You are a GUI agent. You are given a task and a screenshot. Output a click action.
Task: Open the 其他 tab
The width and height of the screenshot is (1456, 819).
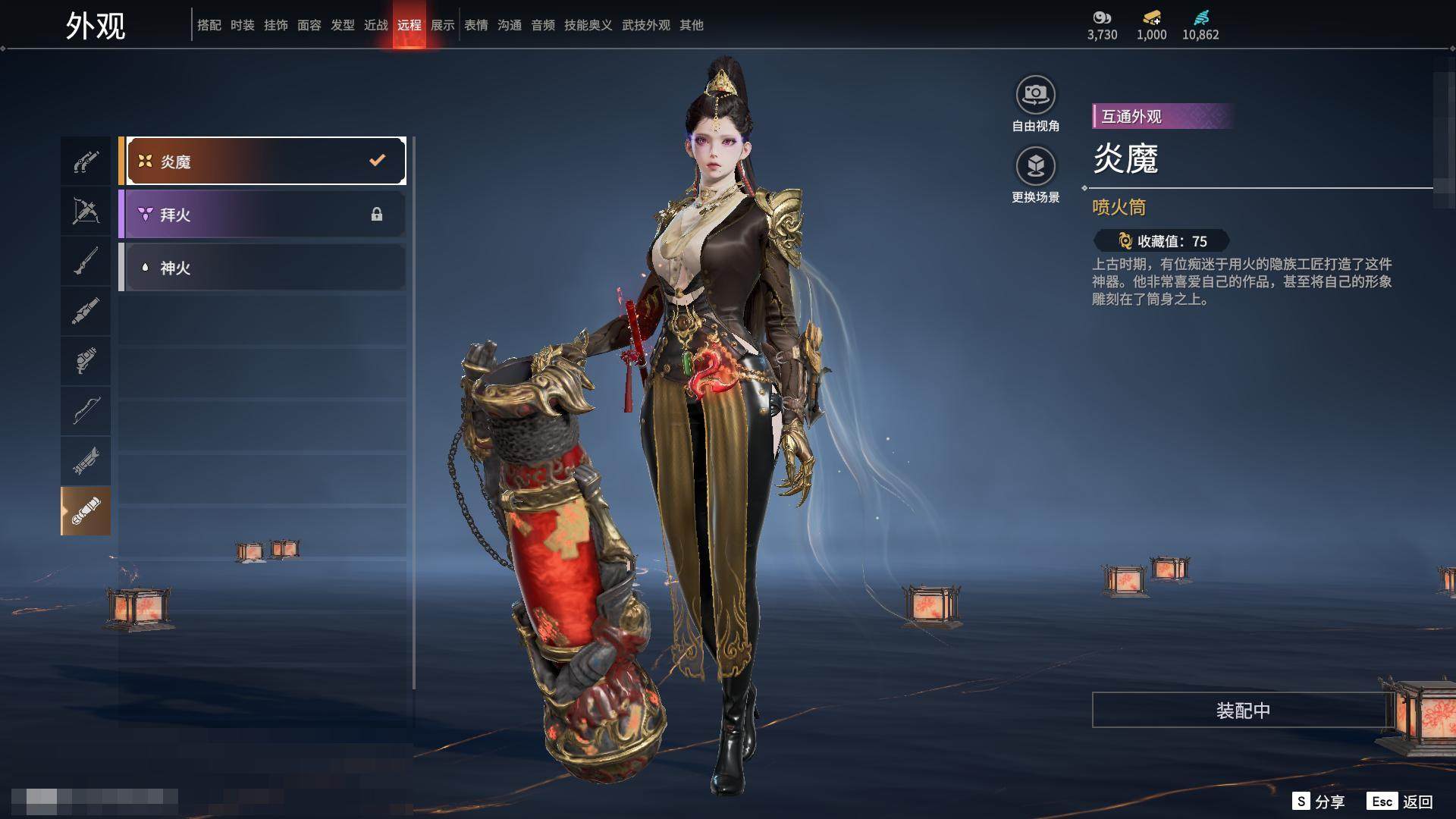tap(692, 25)
